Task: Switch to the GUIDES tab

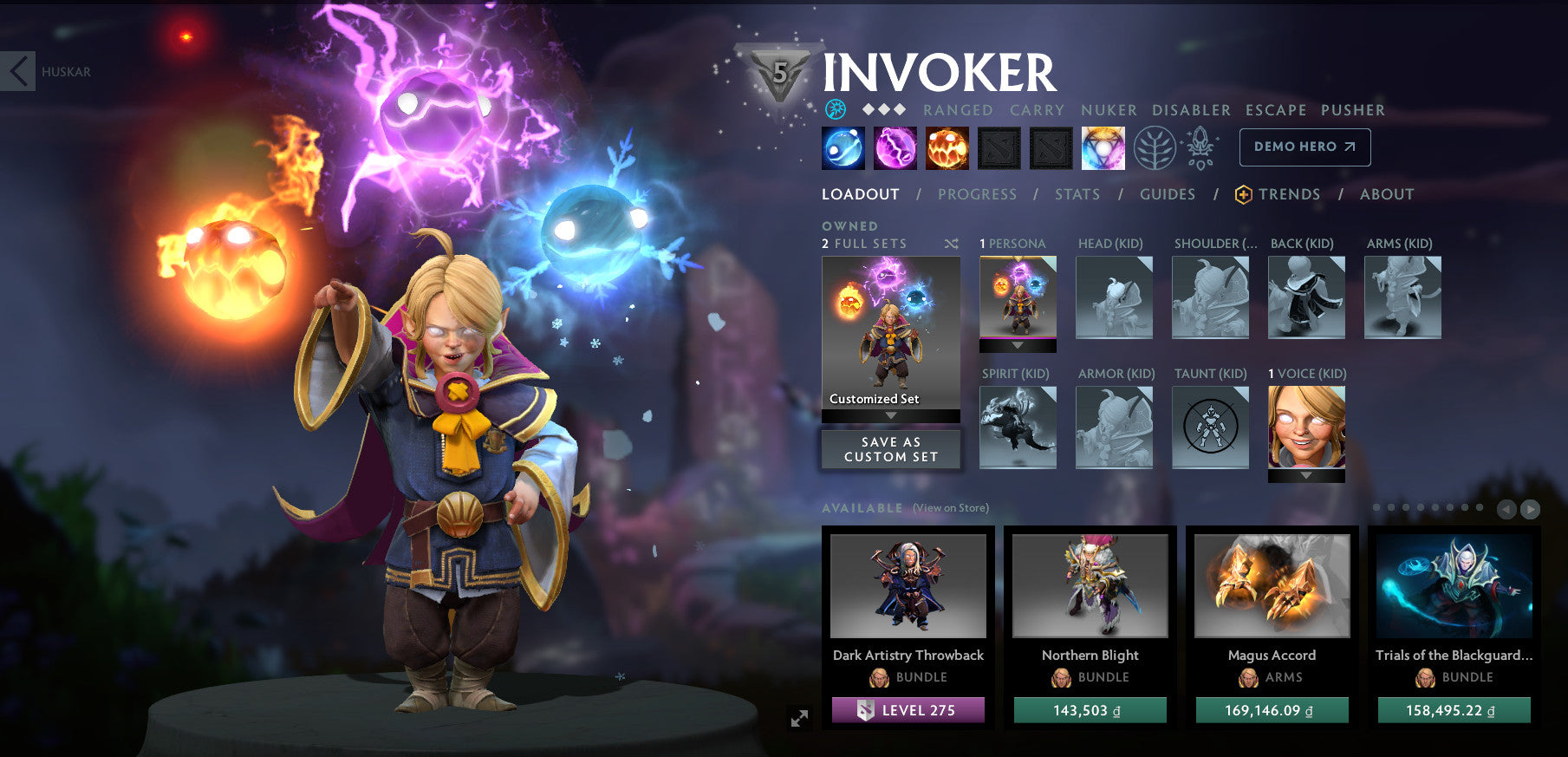Action: coord(1168,194)
